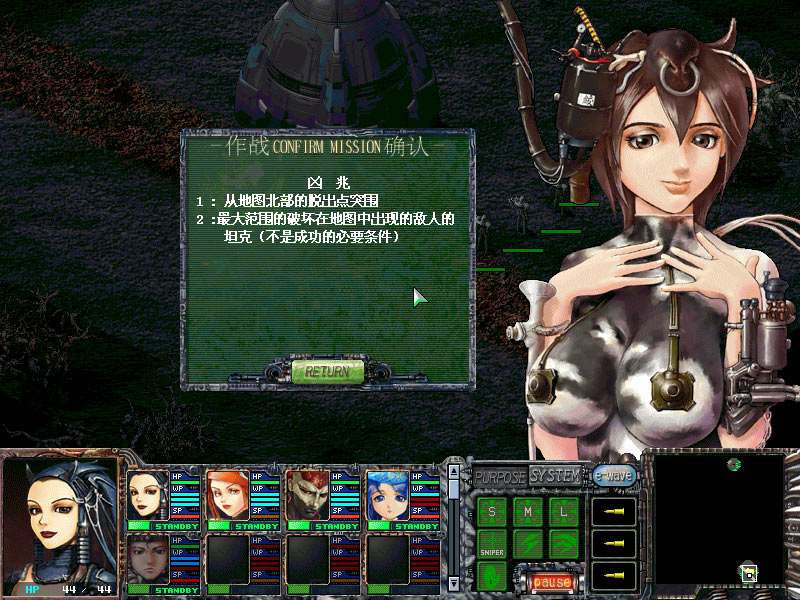
Task: Hit the red pause button
Action: [551, 580]
